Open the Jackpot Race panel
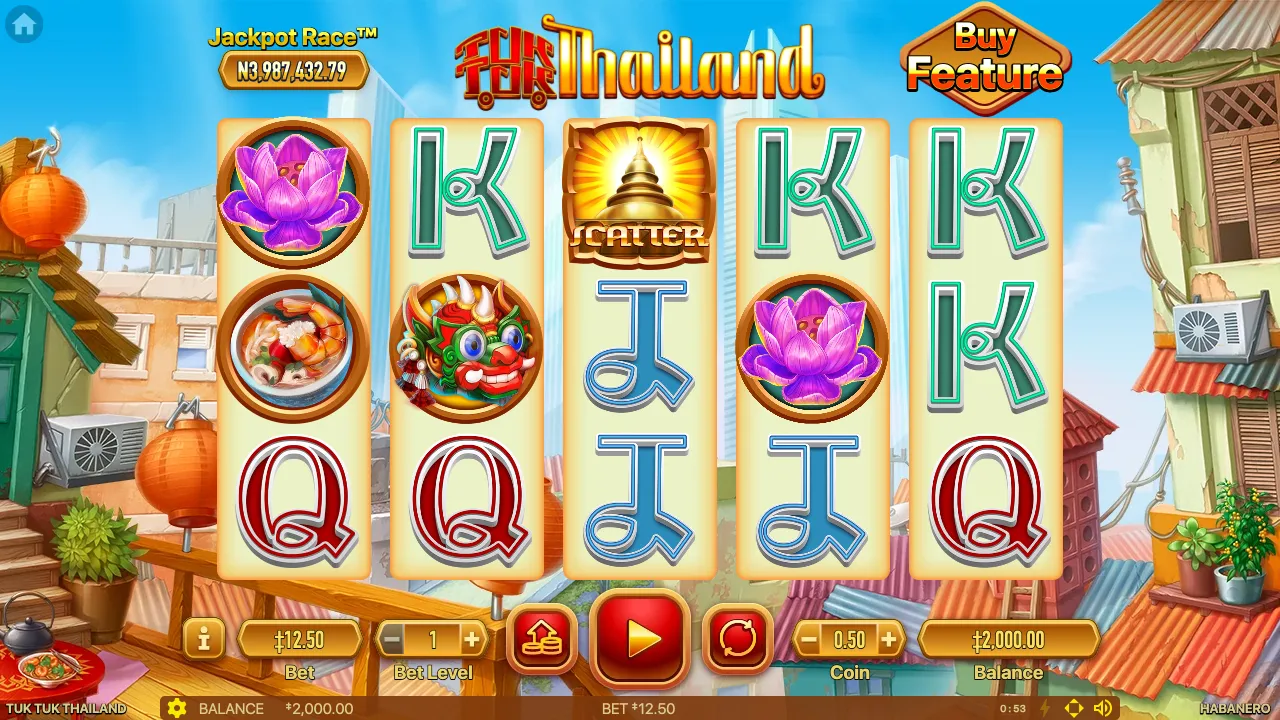Viewport: 1280px width, 720px height. (x=293, y=60)
